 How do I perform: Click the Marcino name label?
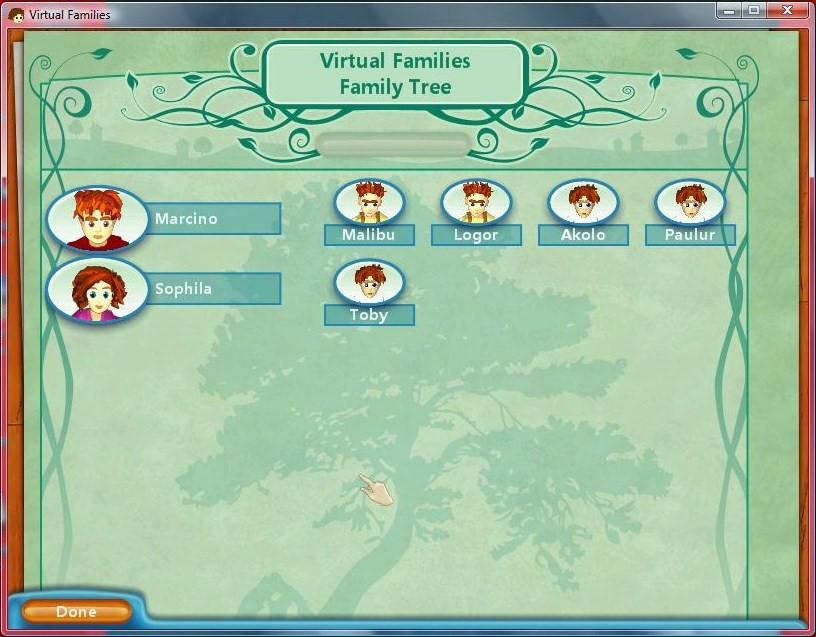pyautogui.click(x=214, y=219)
